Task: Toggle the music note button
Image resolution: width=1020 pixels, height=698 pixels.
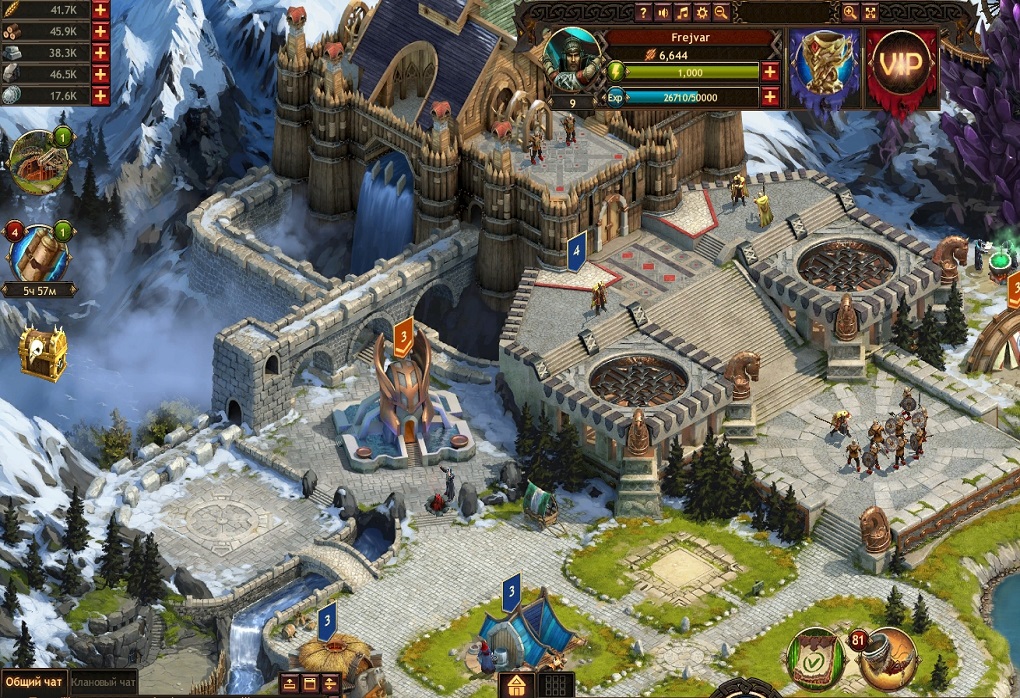Action: point(682,13)
